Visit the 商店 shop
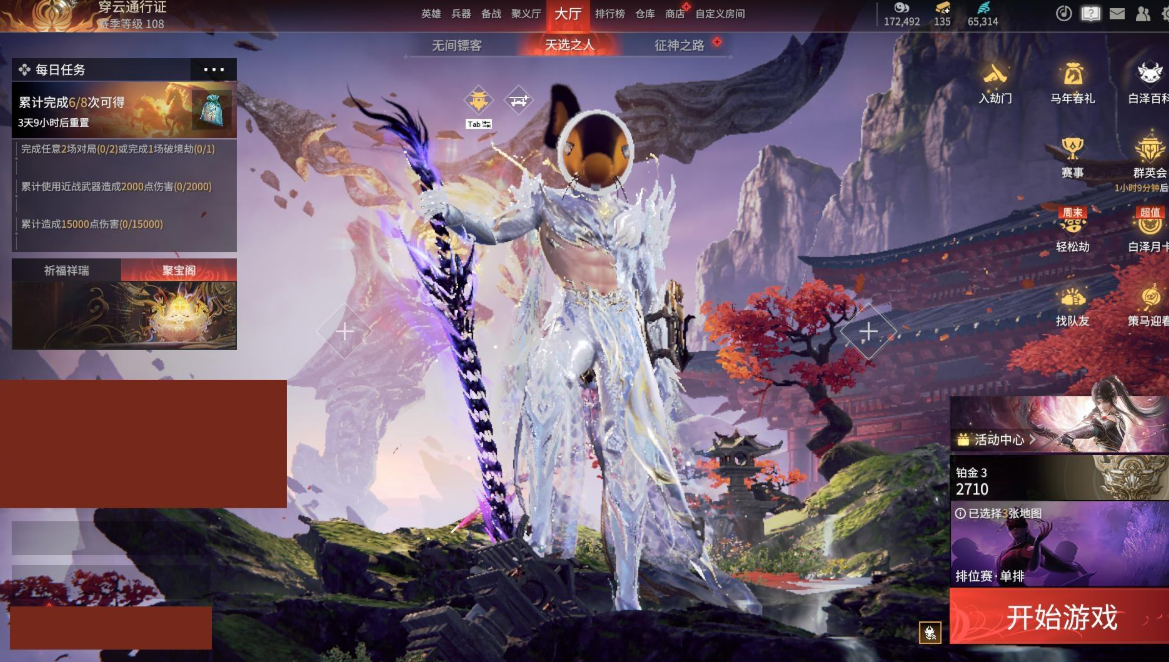Viewport: 1169px width, 662px height. tap(675, 14)
